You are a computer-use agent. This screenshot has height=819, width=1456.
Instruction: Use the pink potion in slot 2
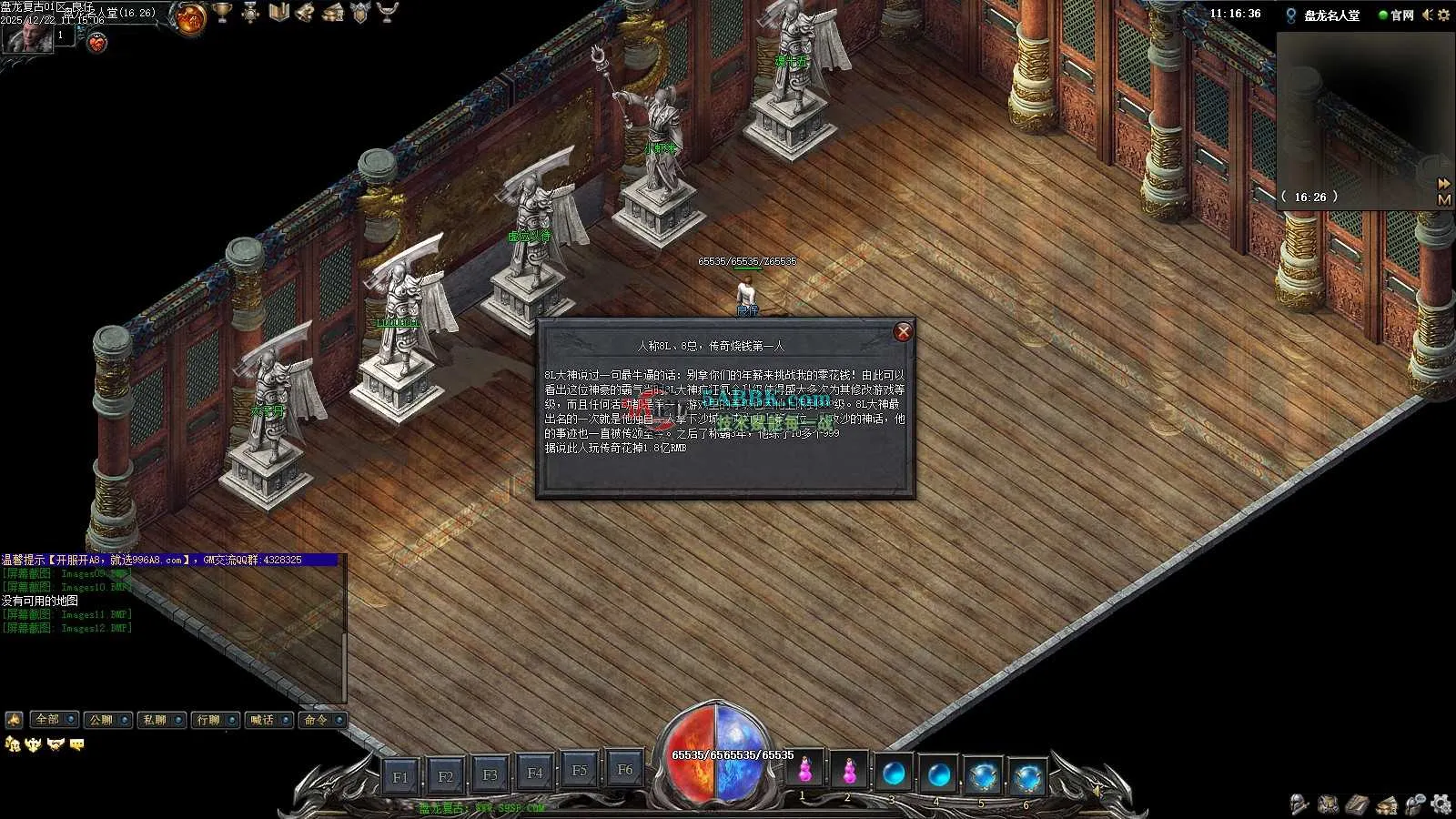tap(849, 772)
